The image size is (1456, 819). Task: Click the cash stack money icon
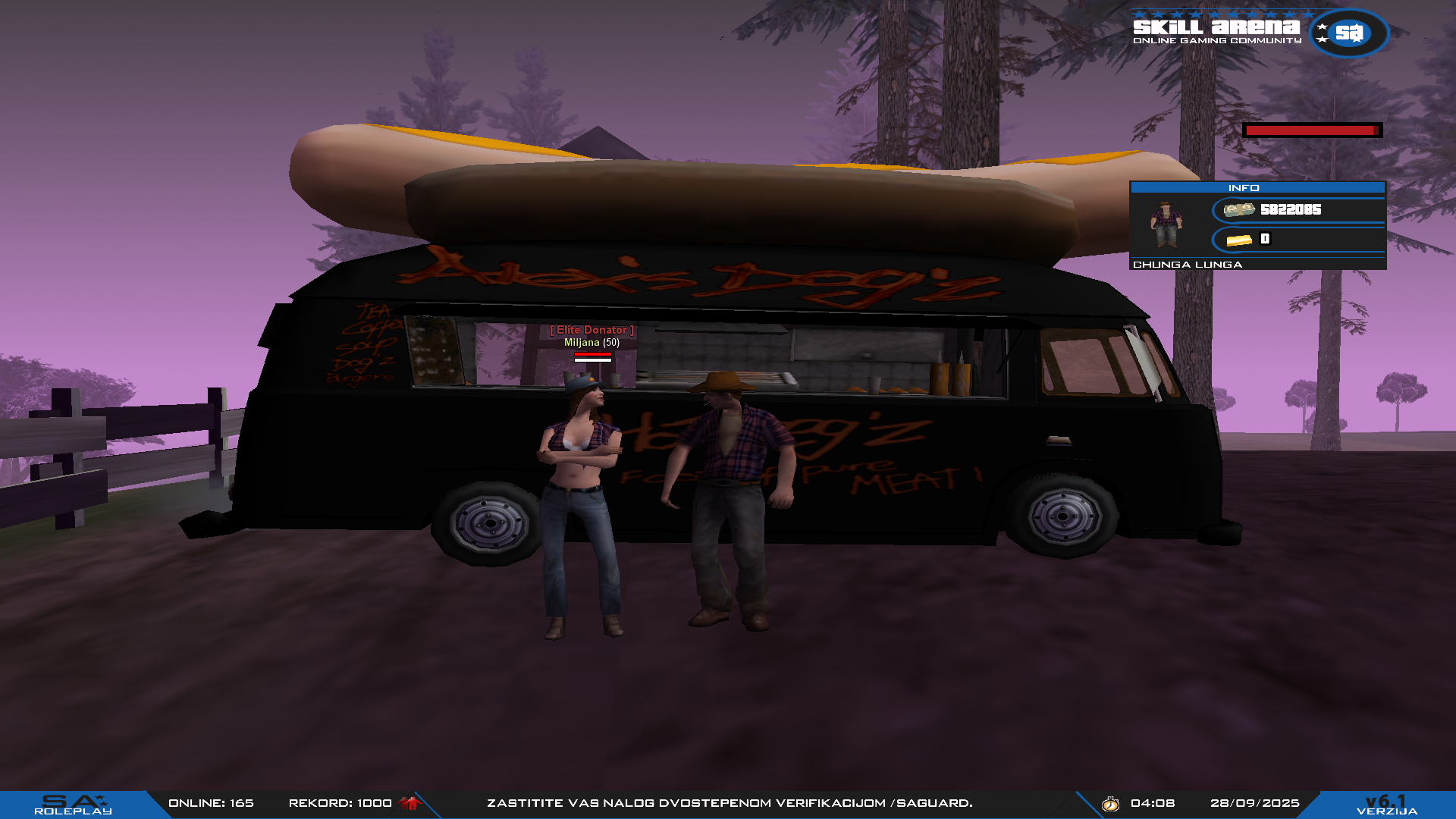coord(1239,210)
